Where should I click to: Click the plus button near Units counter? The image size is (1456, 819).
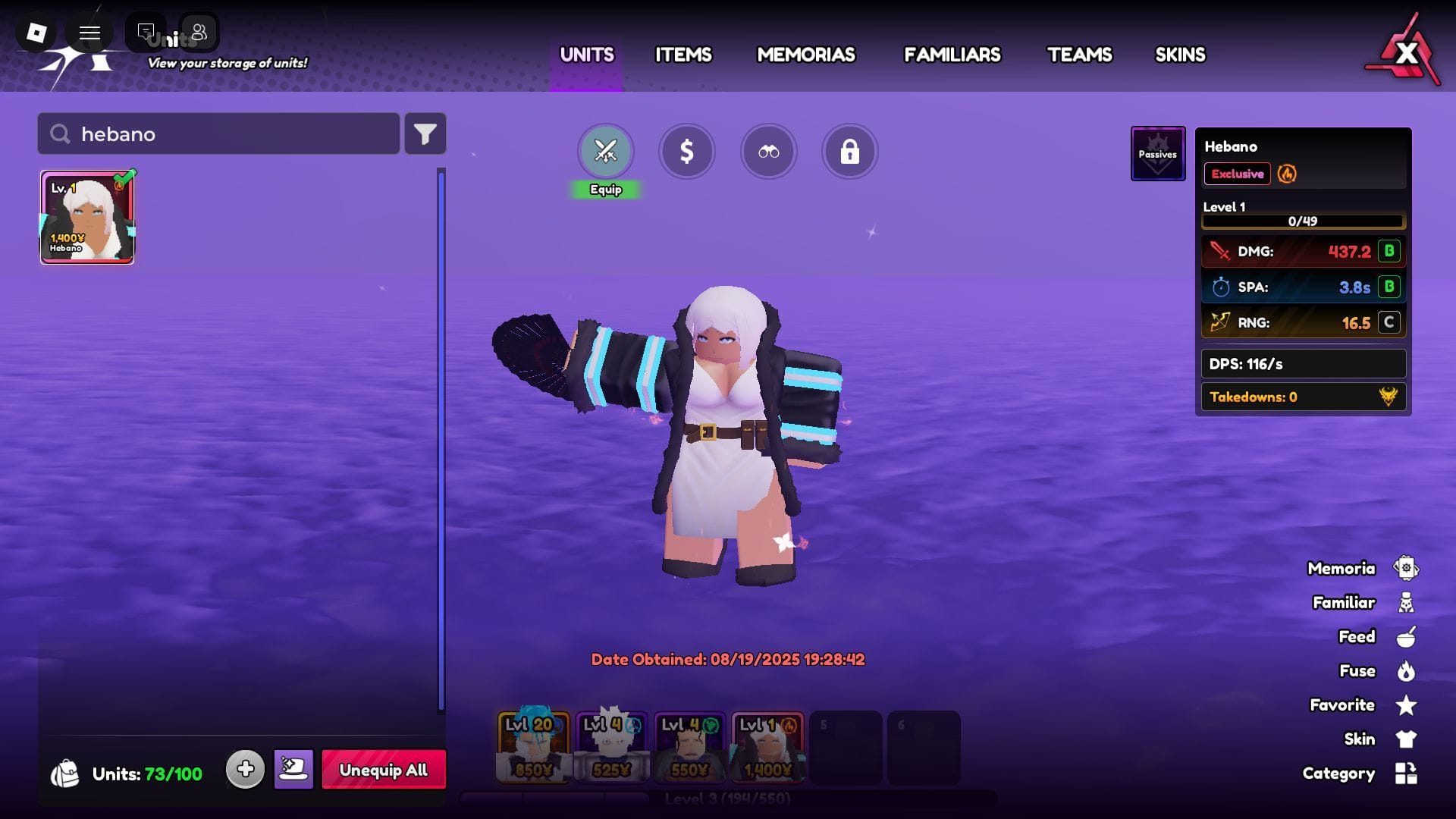coord(245,768)
